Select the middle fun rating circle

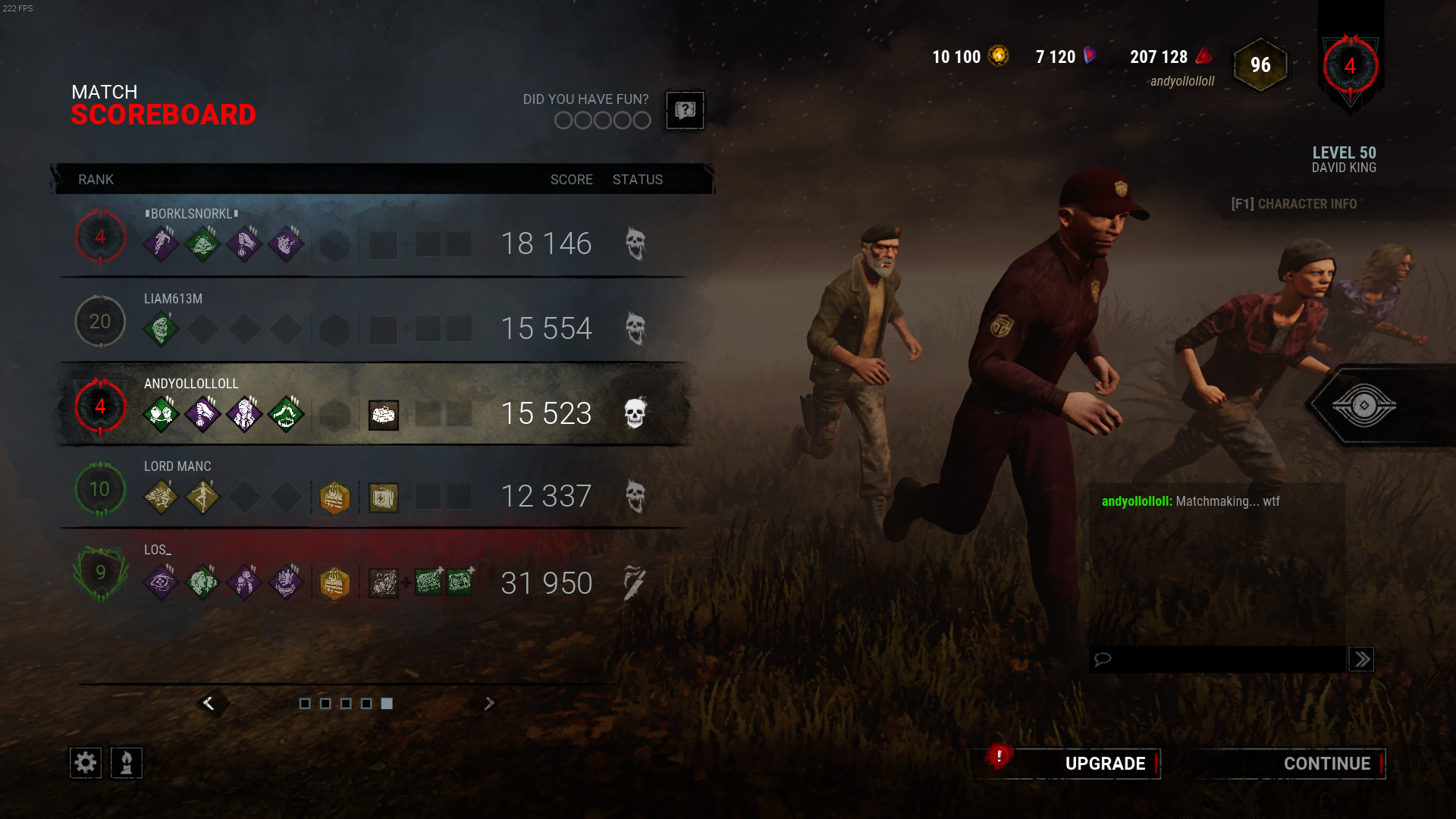[602, 120]
